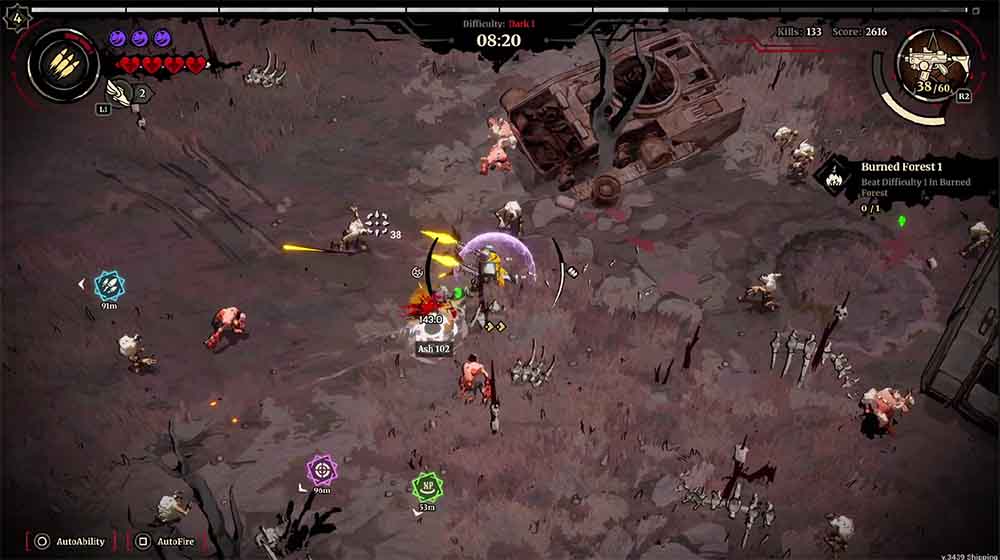1000x560 pixels.
Task: Toggle the AutoAbility option
Action: pyautogui.click(x=70, y=541)
